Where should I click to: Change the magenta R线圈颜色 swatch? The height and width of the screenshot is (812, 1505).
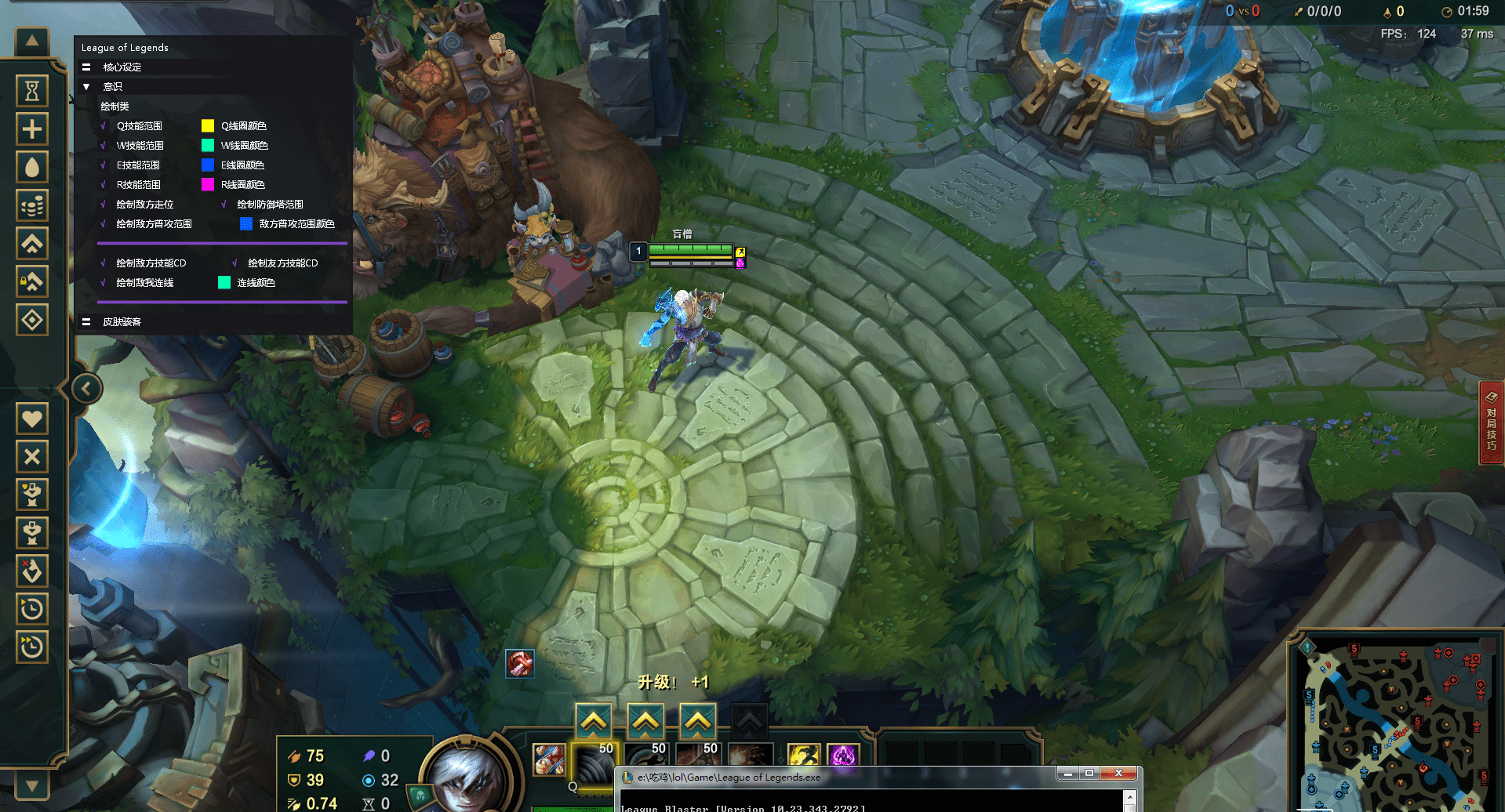click(208, 185)
